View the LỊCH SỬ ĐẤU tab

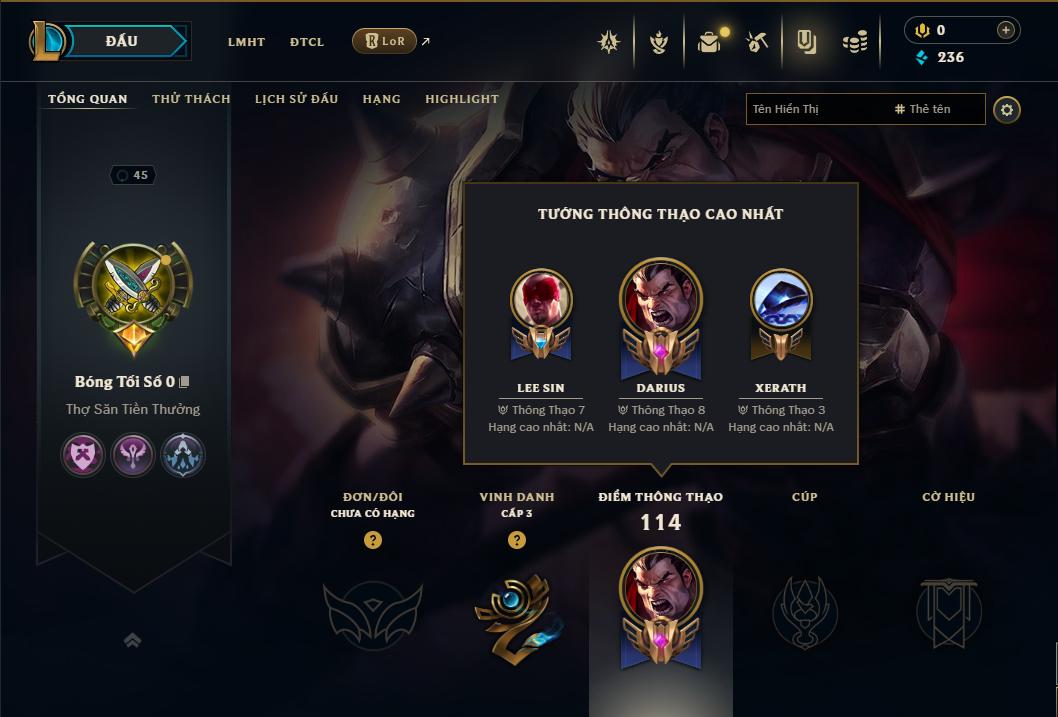[x=296, y=99]
